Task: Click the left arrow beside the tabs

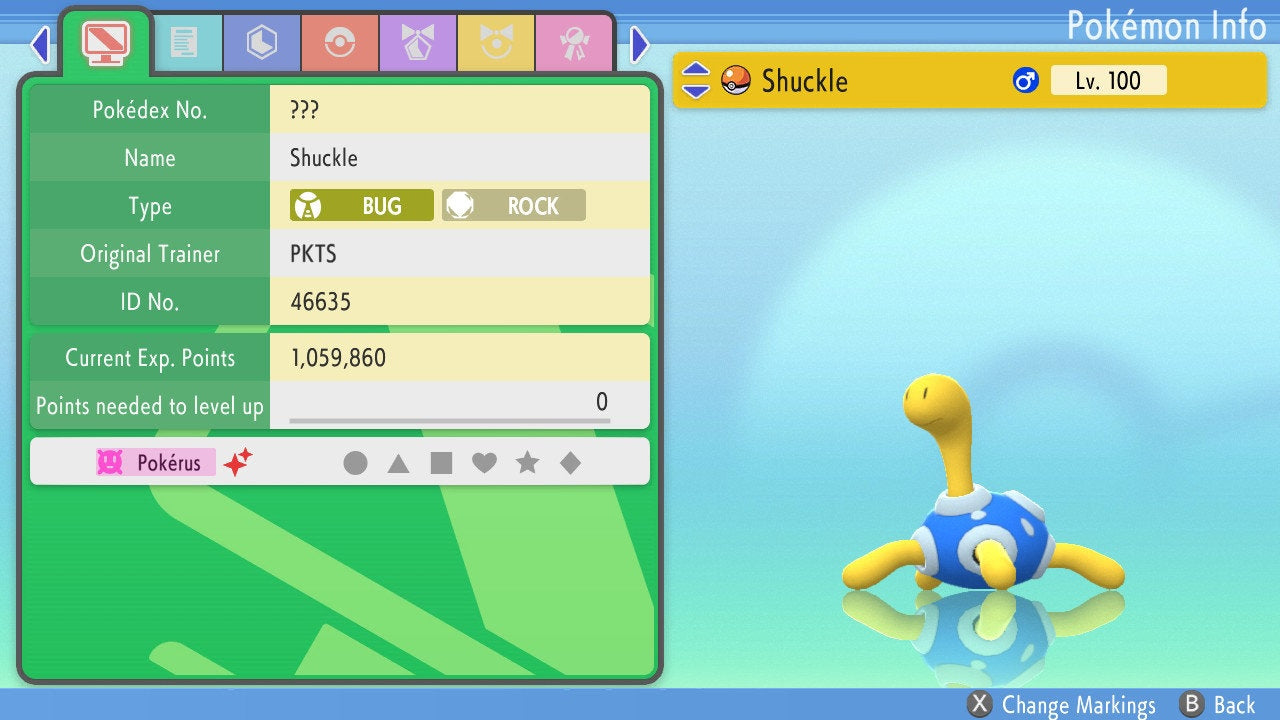Action: point(40,44)
